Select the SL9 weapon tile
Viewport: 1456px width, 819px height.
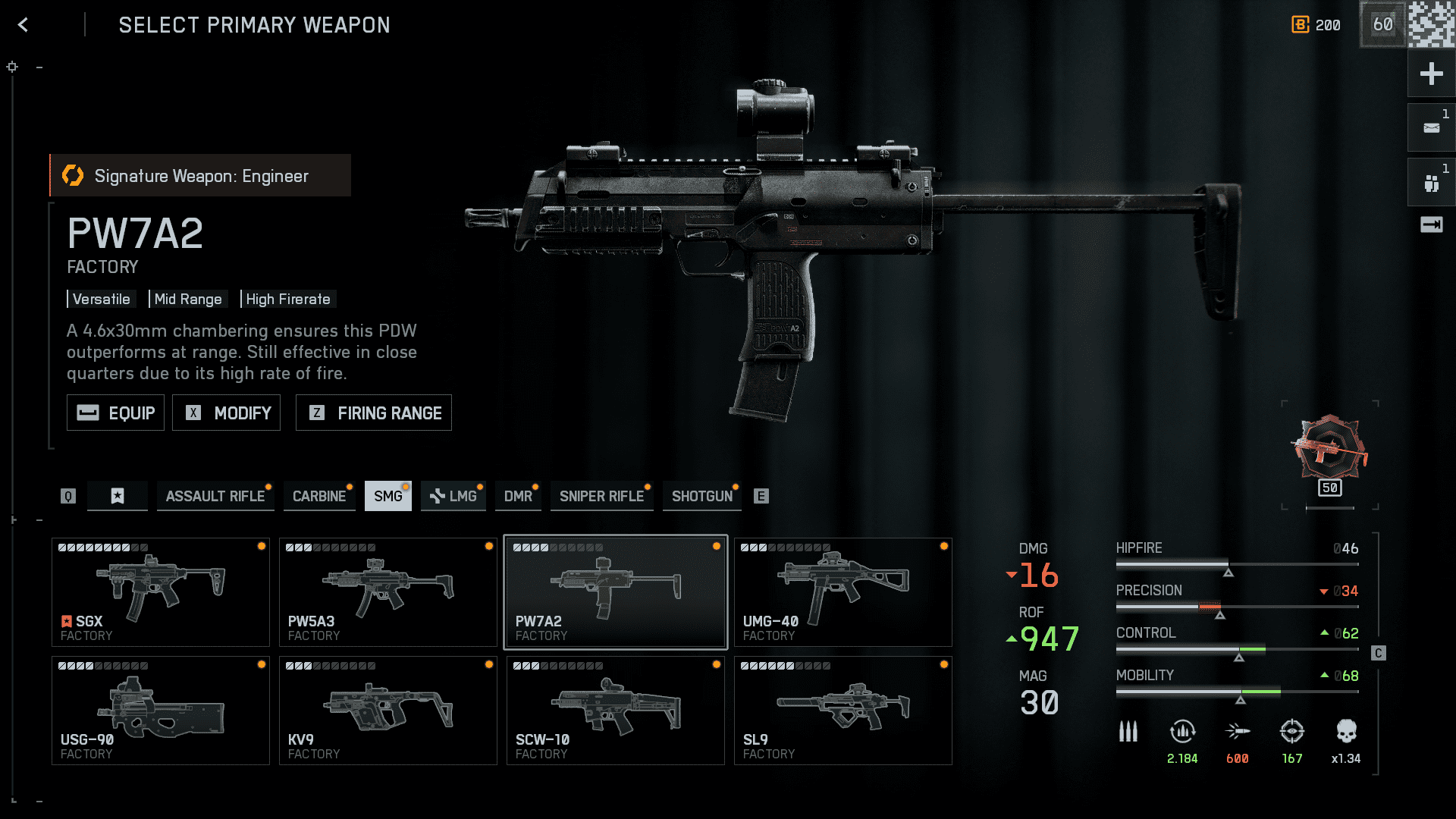(843, 711)
